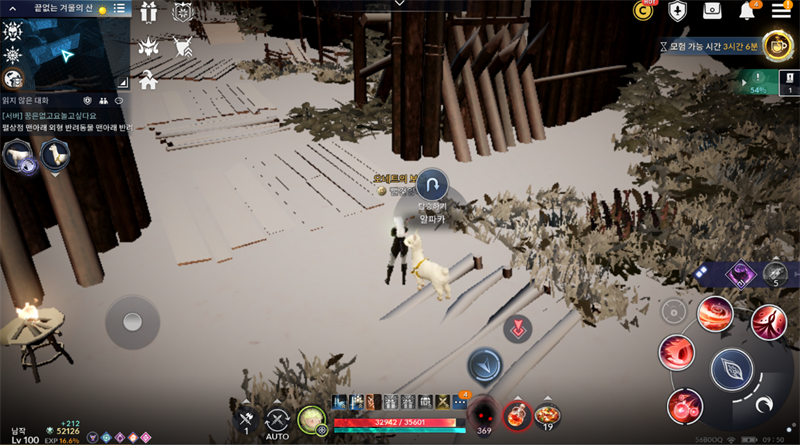Select the white horse mount portrait

tap(18, 155)
